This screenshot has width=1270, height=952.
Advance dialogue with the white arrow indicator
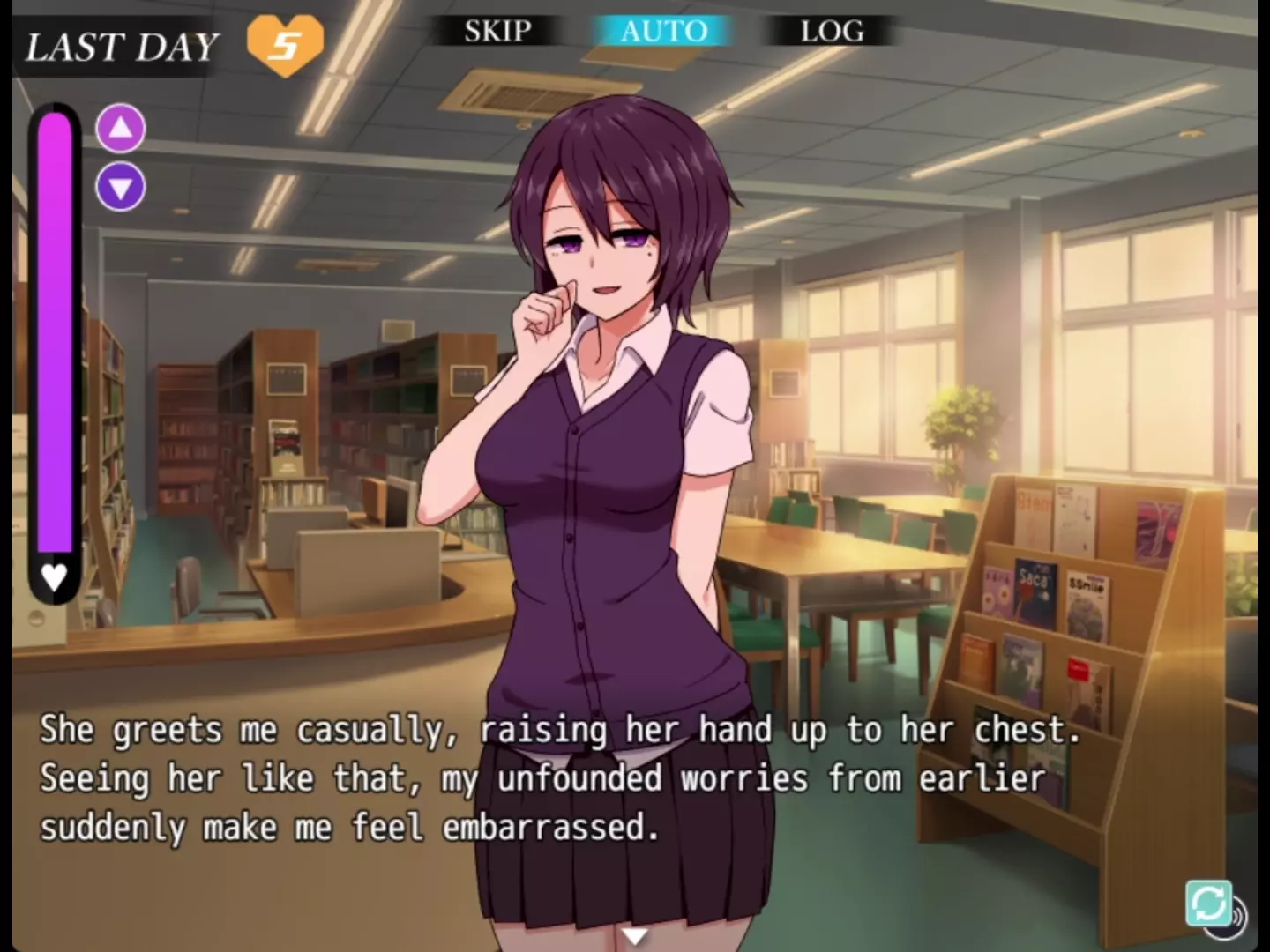(634, 935)
